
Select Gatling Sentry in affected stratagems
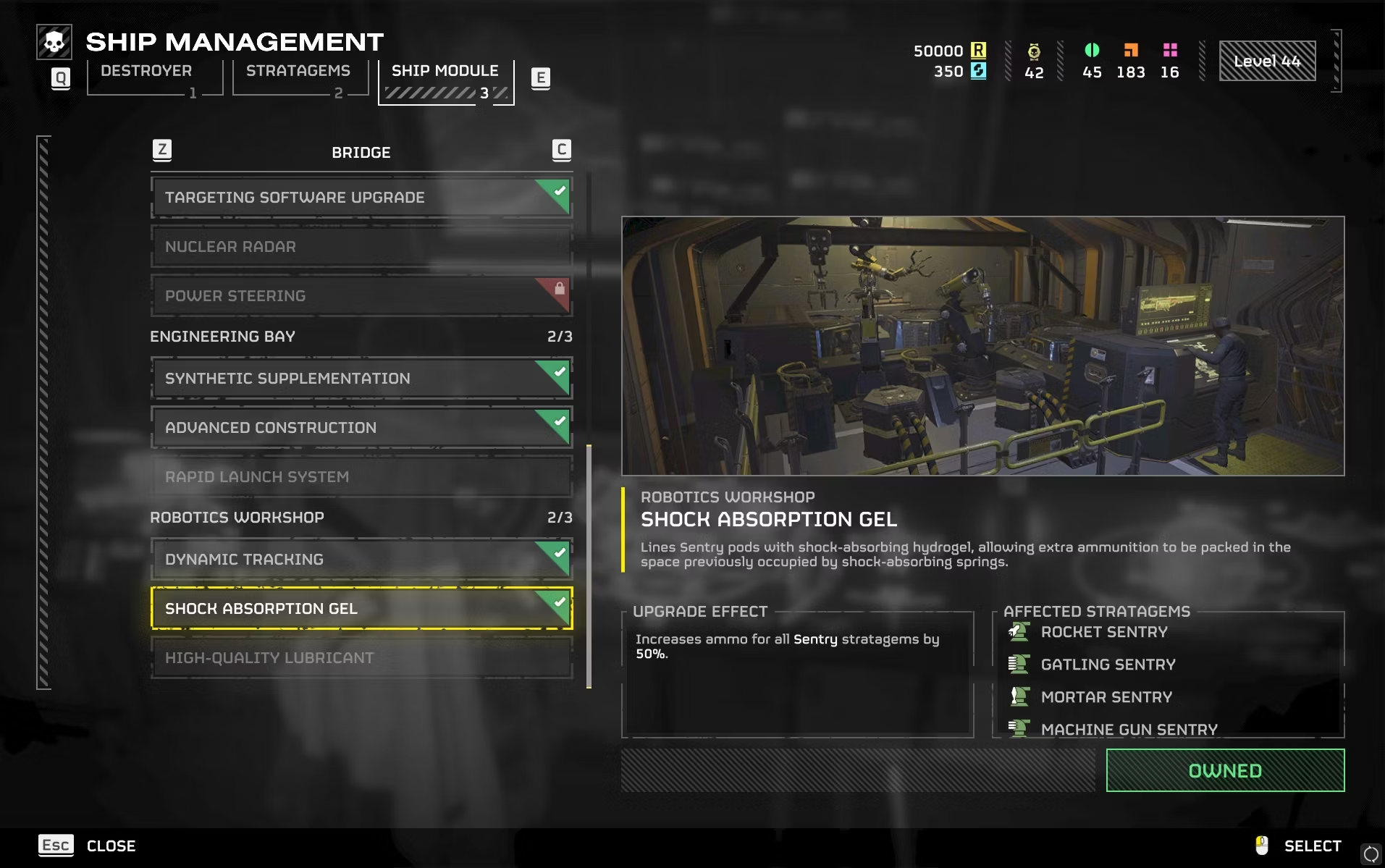click(1108, 665)
